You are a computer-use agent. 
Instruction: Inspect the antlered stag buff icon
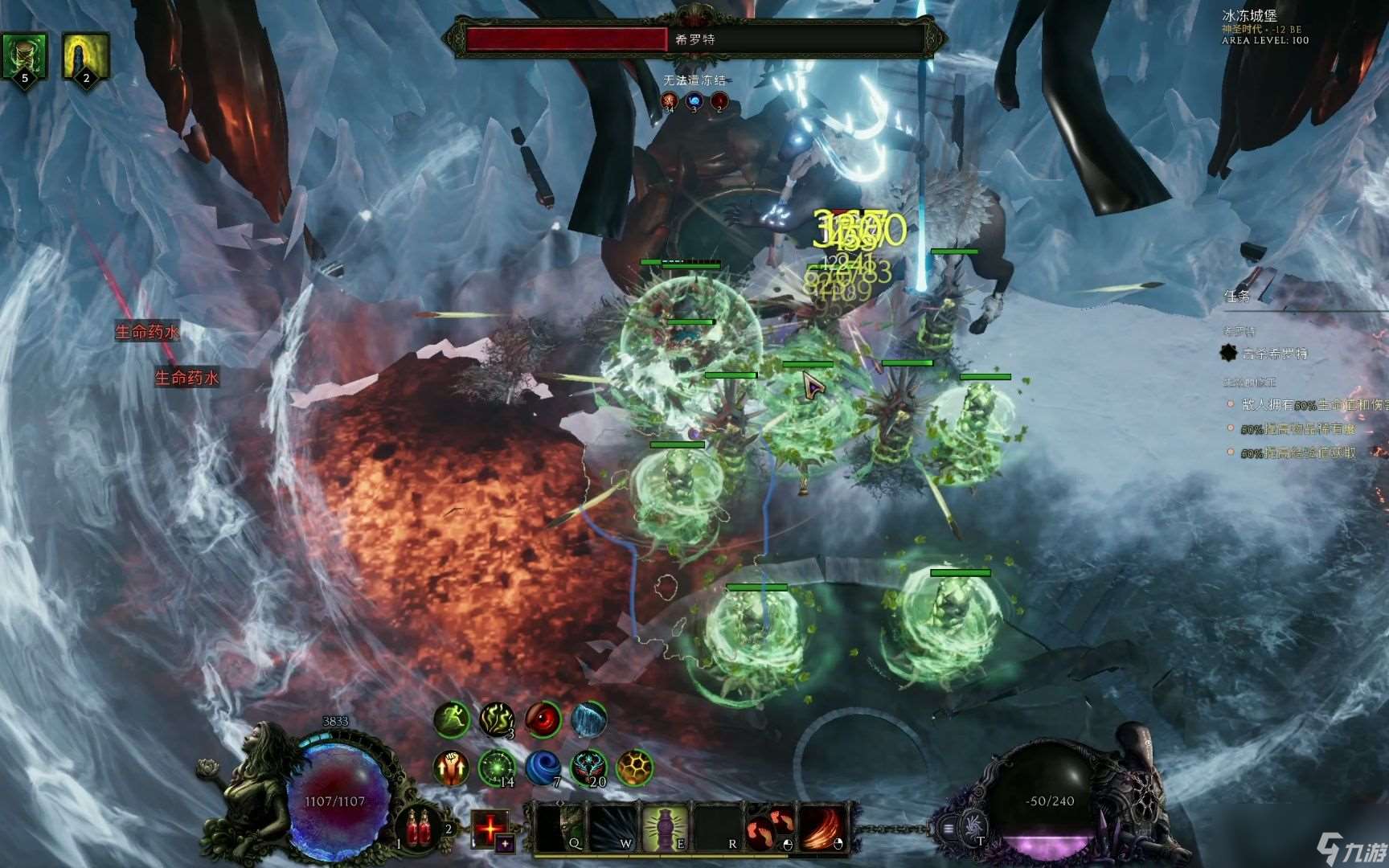coord(588,768)
